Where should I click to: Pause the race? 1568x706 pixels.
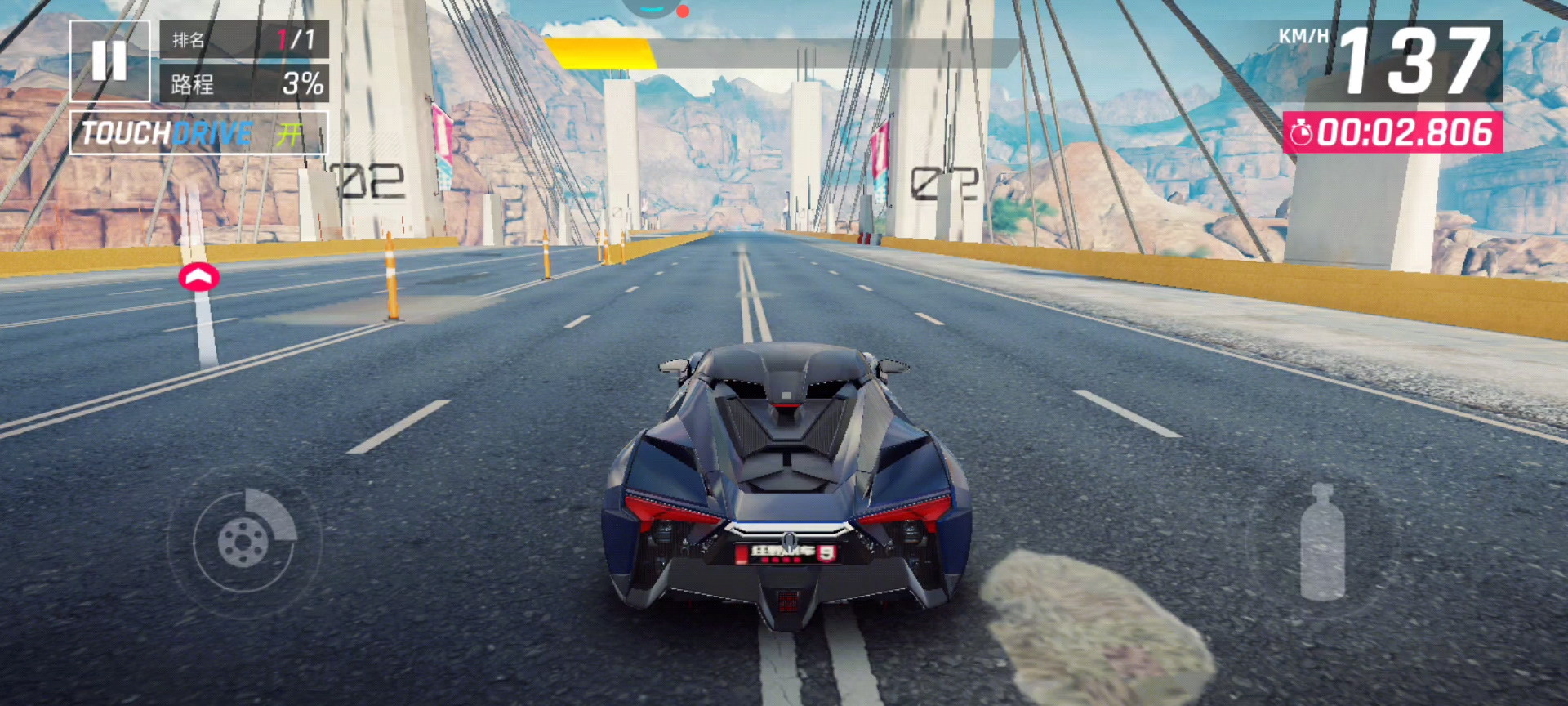pos(109,60)
